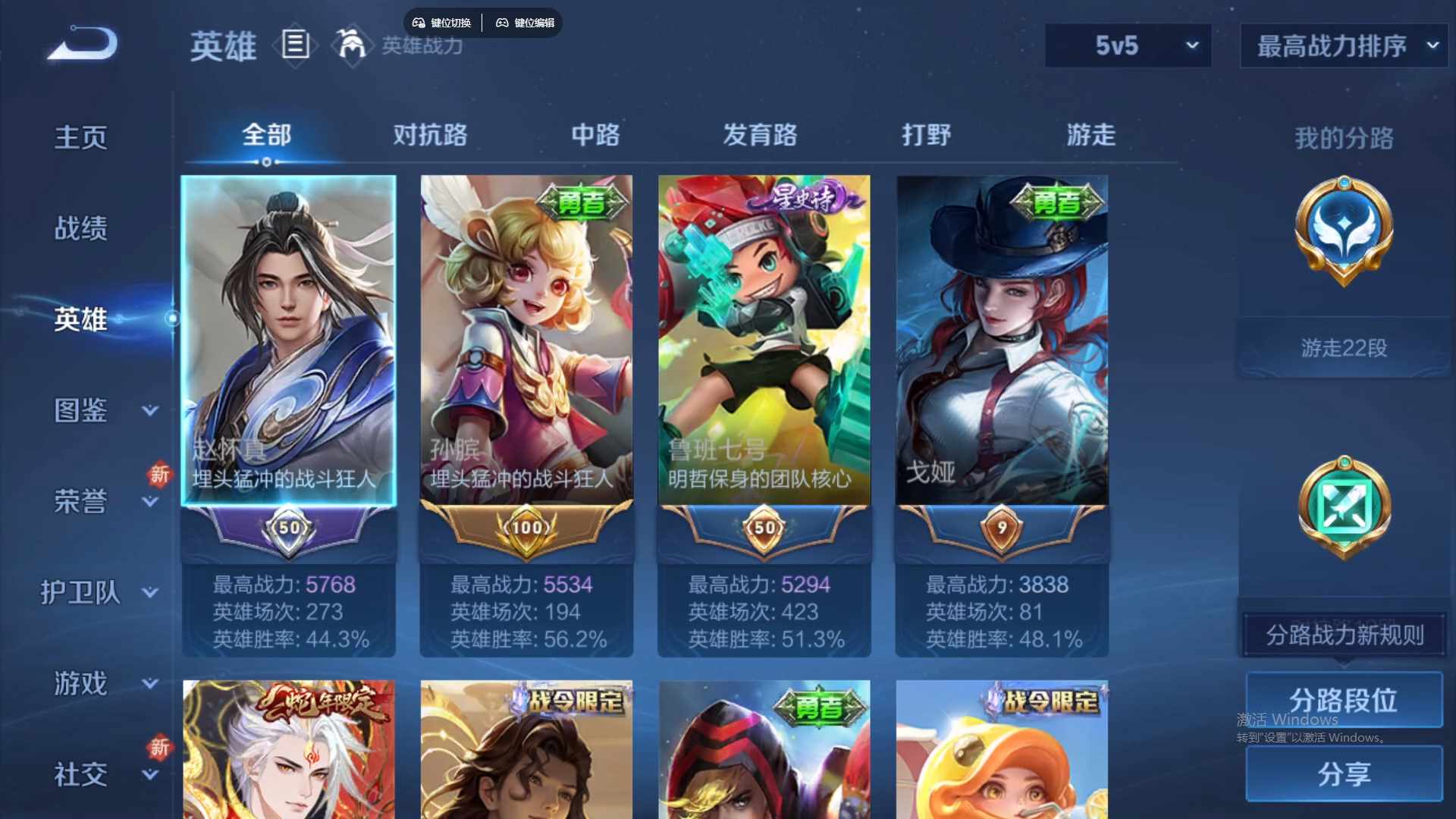This screenshot has width=1456, height=819.
Task: Open the hero list icon beside 英雄 title
Action: pyautogui.click(x=294, y=45)
